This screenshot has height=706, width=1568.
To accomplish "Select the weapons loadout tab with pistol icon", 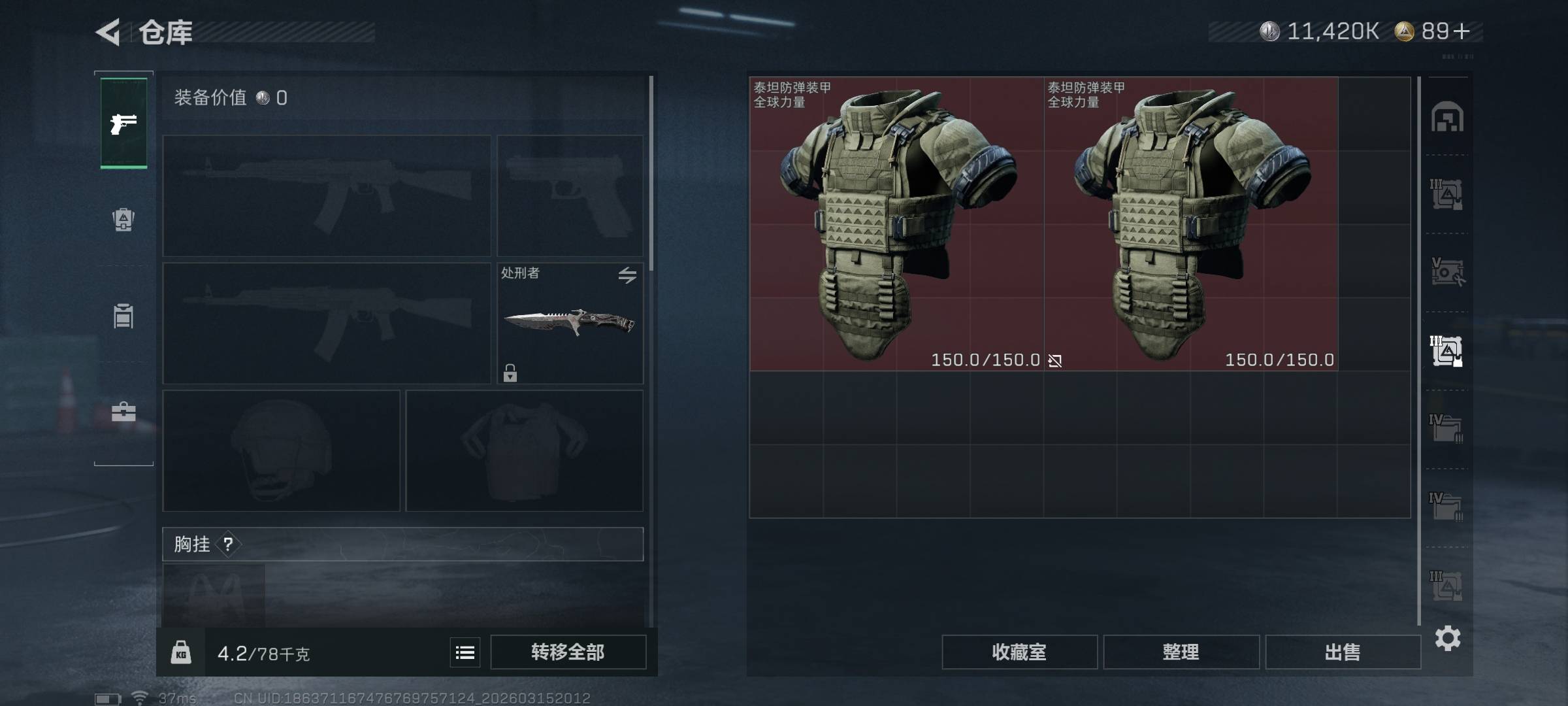I will tap(123, 124).
